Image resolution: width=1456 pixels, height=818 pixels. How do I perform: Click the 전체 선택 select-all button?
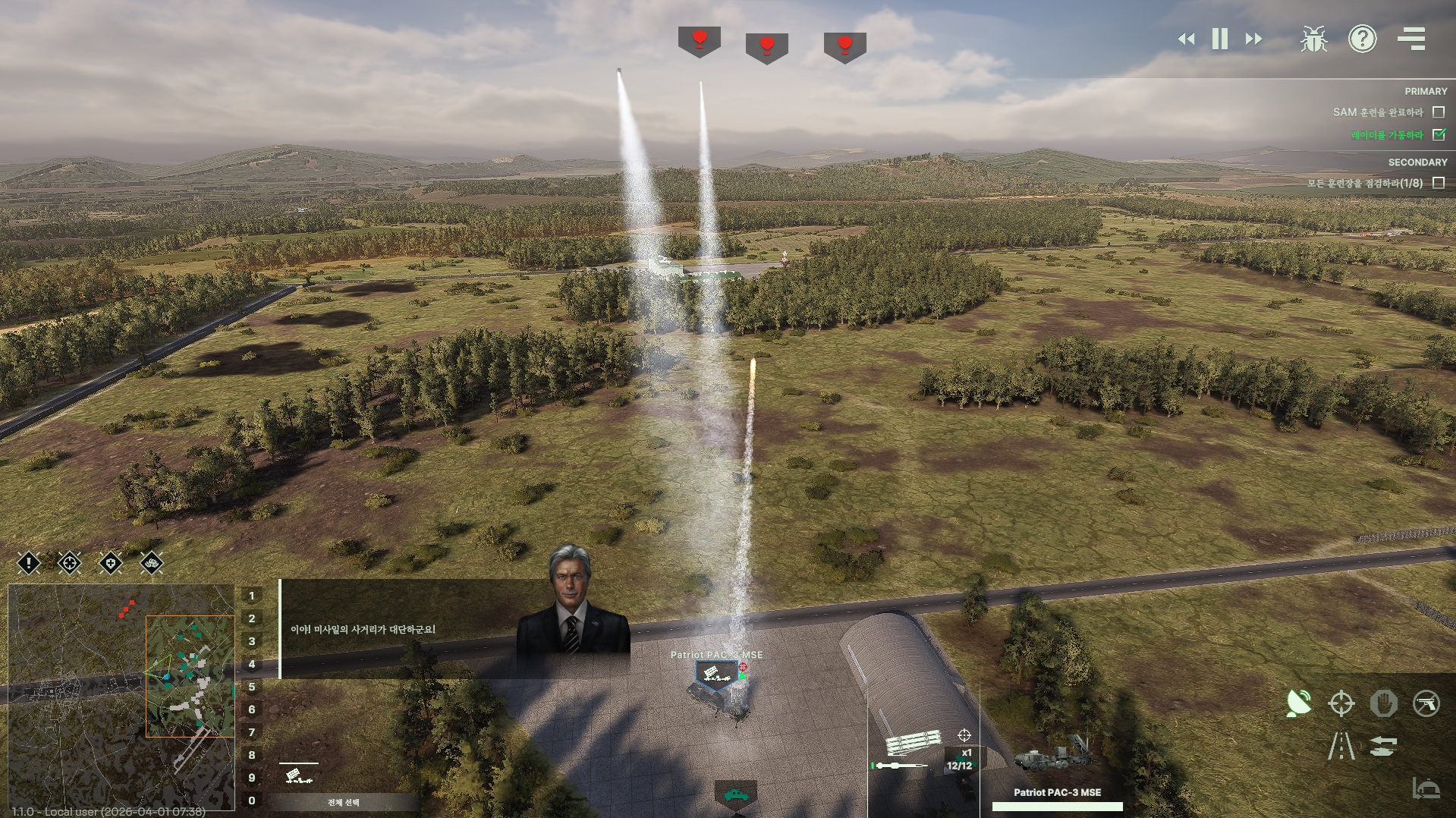tap(343, 802)
